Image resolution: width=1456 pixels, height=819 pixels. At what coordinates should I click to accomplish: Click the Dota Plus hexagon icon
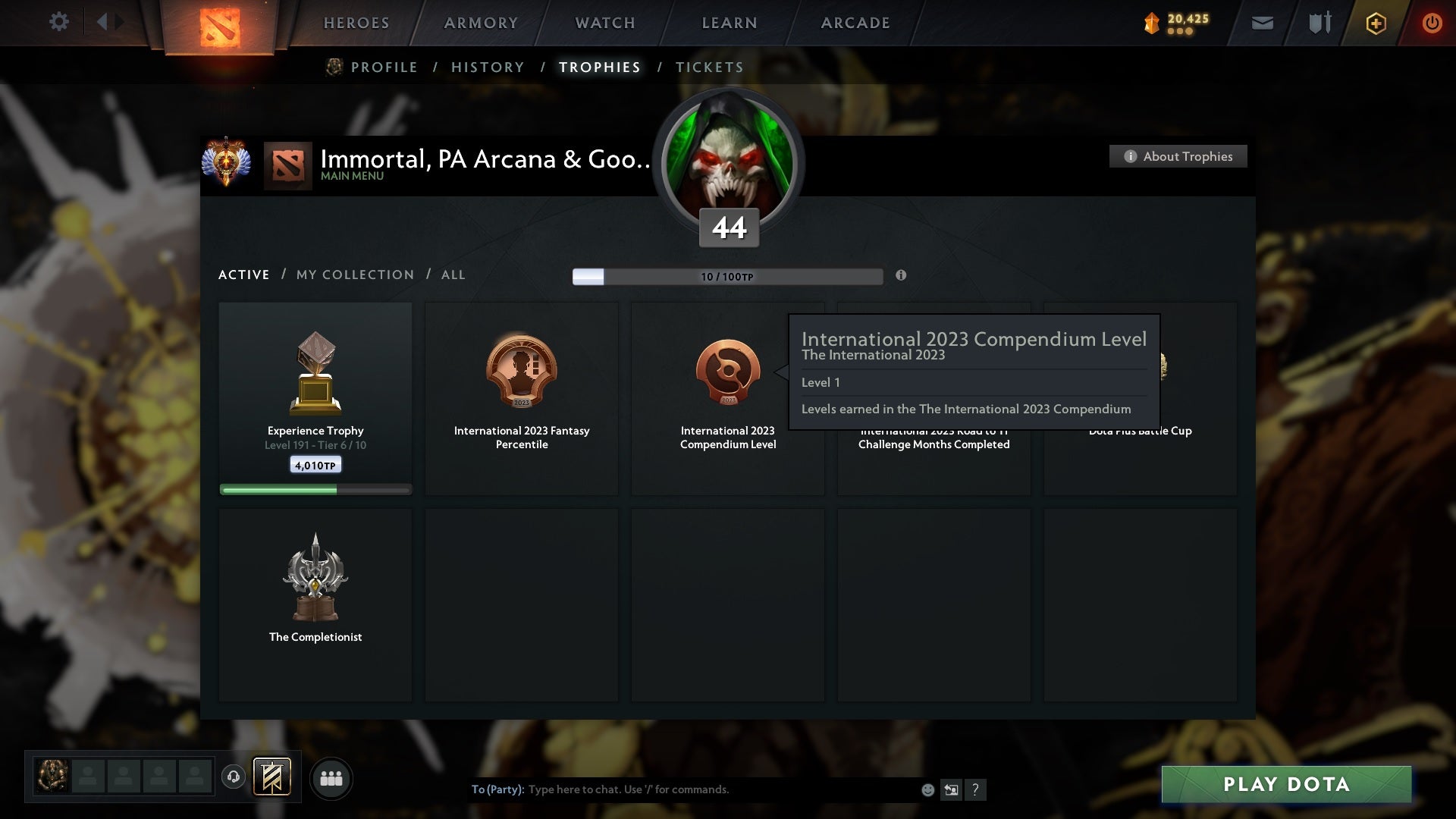pos(1375,23)
